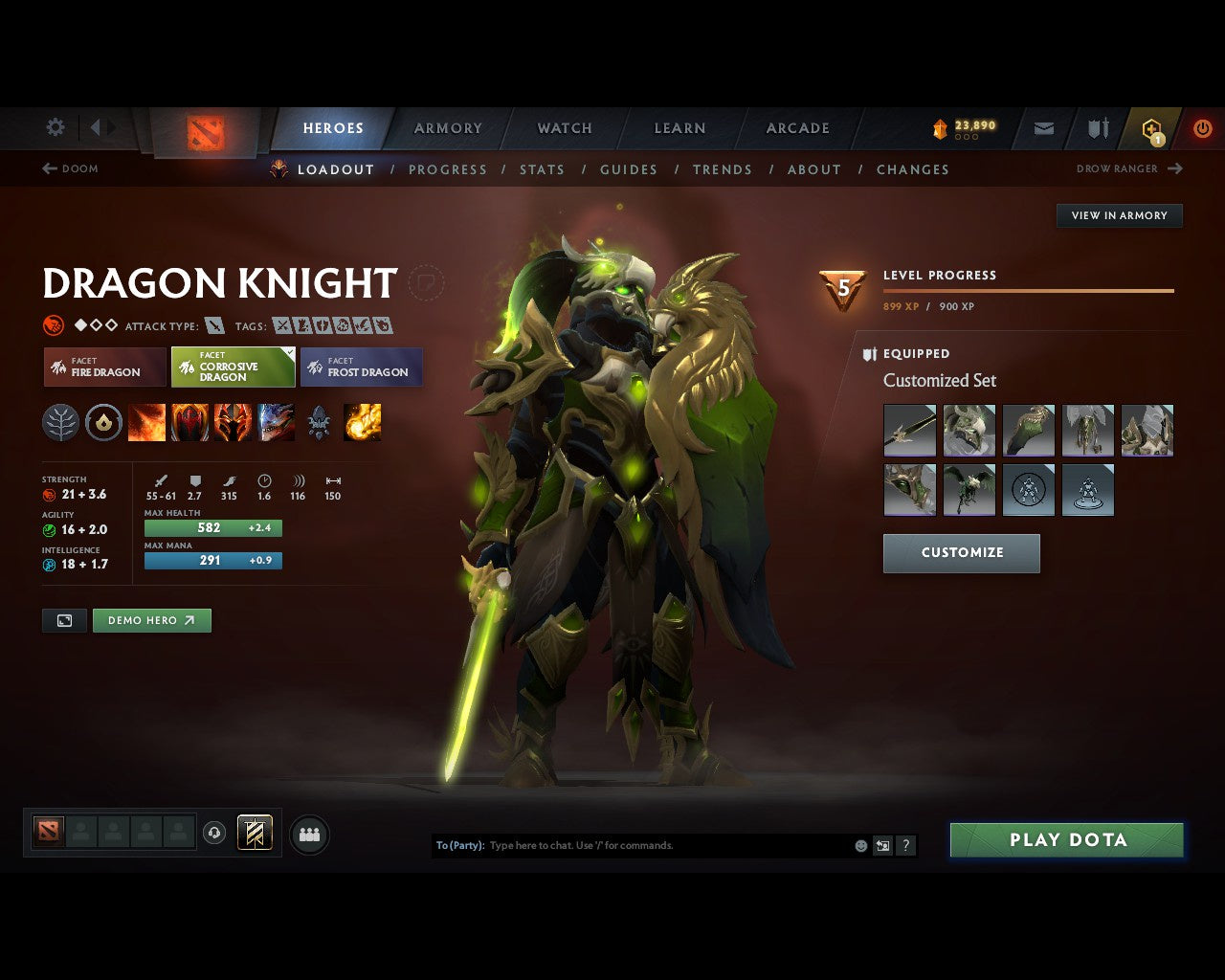Click the shield and sword armory icon

tap(1097, 128)
